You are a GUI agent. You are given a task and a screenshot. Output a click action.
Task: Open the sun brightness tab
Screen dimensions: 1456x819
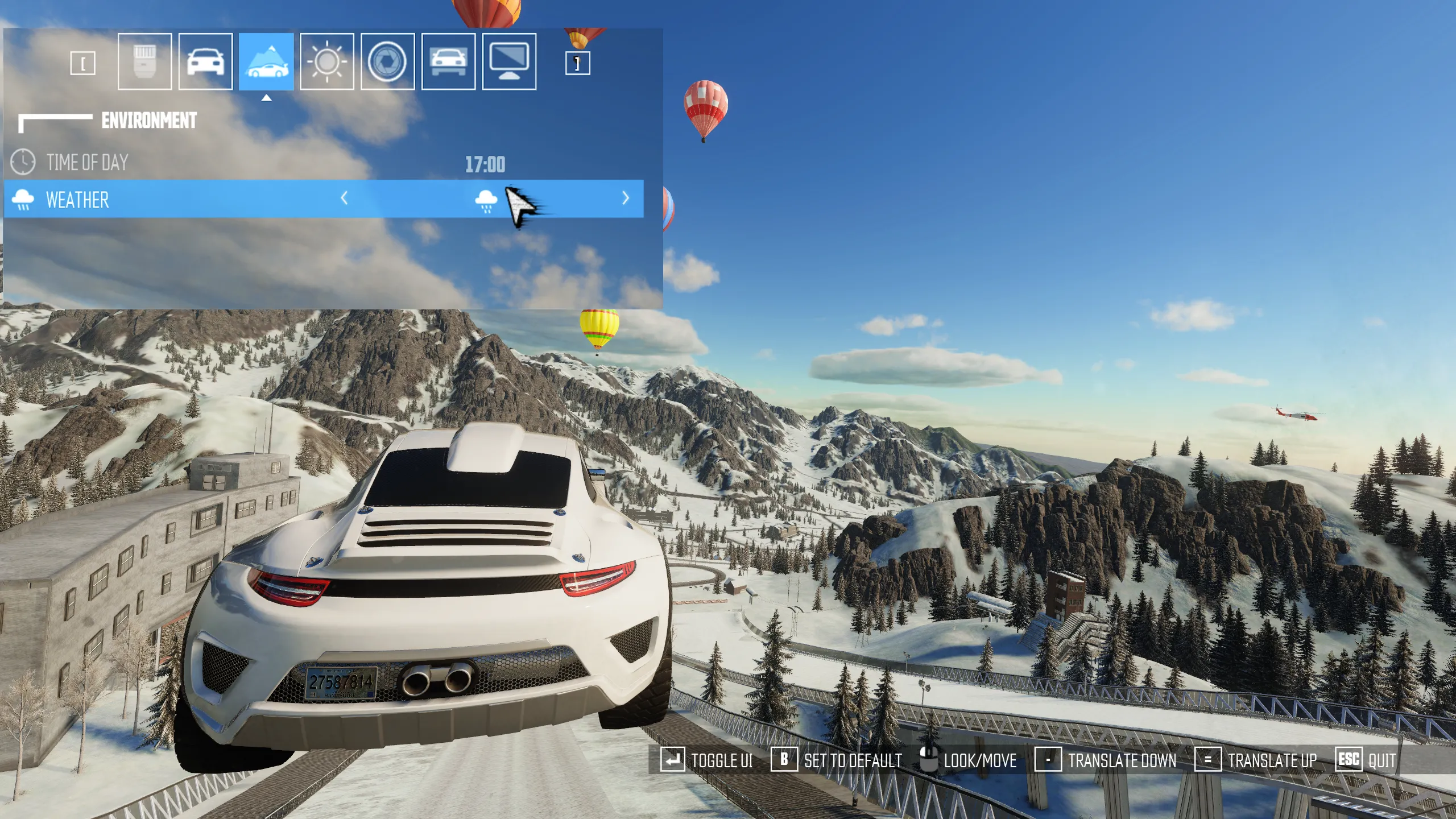(327, 61)
